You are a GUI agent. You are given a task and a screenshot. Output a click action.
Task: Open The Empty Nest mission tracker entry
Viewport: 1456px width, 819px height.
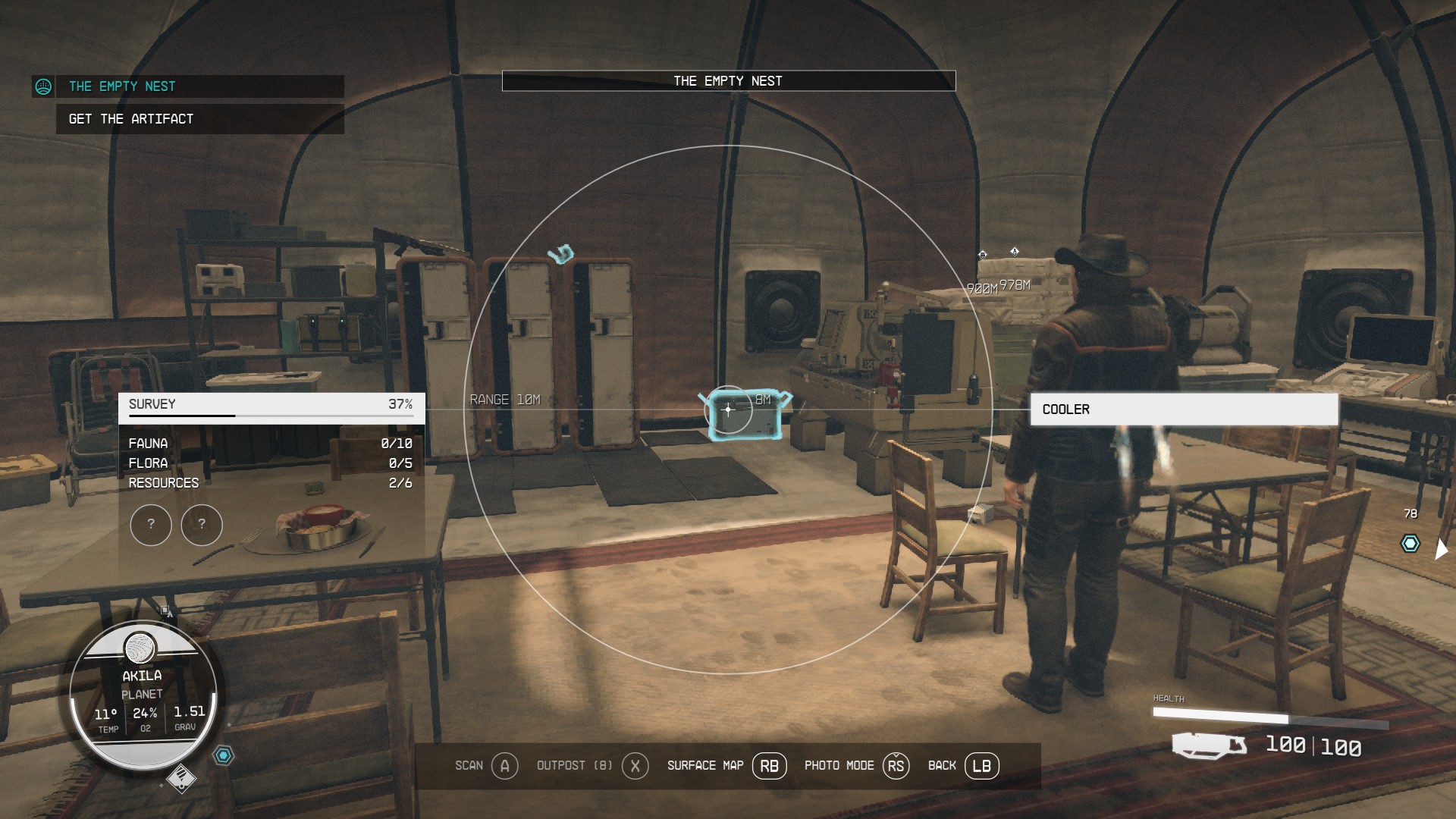tap(121, 86)
